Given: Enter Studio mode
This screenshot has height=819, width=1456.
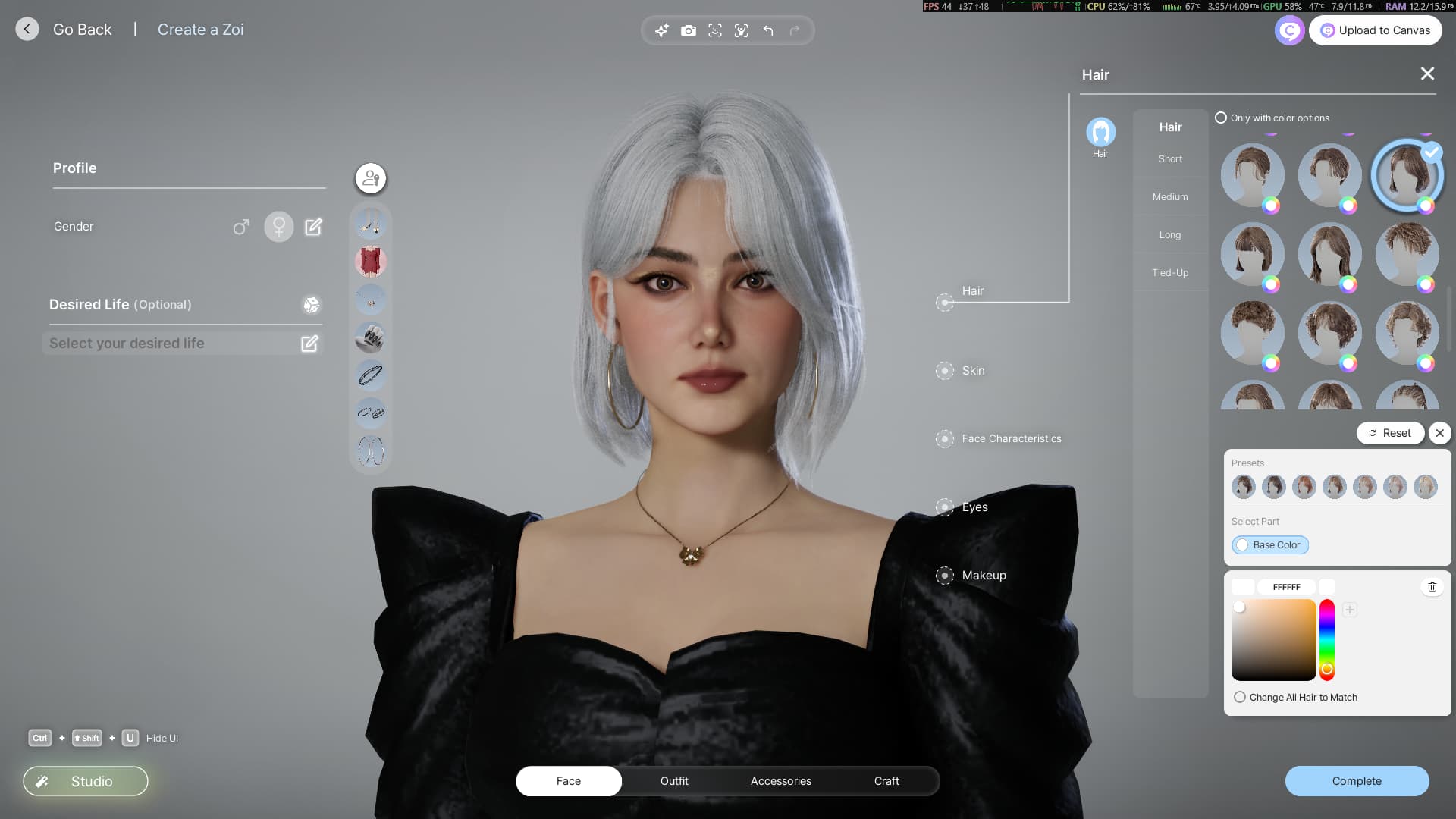Looking at the screenshot, I should tap(86, 781).
